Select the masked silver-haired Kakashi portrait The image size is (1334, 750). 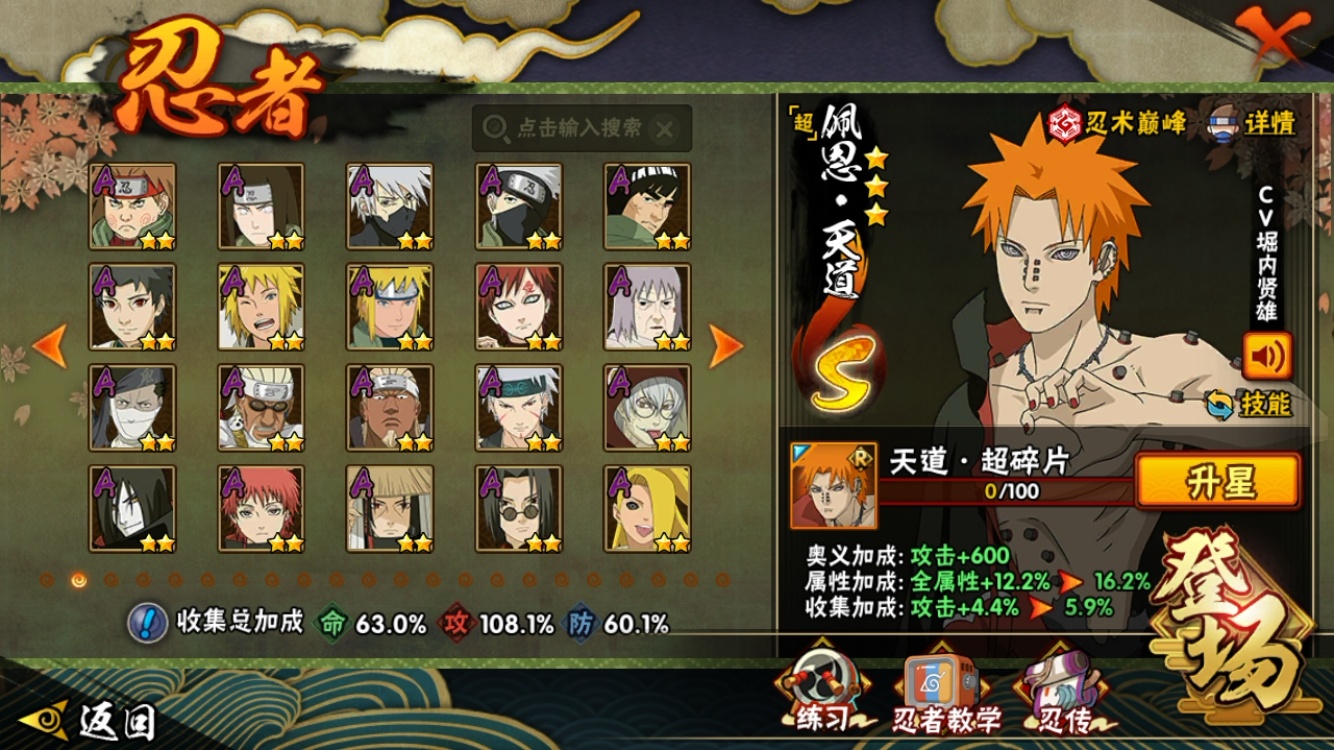(x=390, y=206)
